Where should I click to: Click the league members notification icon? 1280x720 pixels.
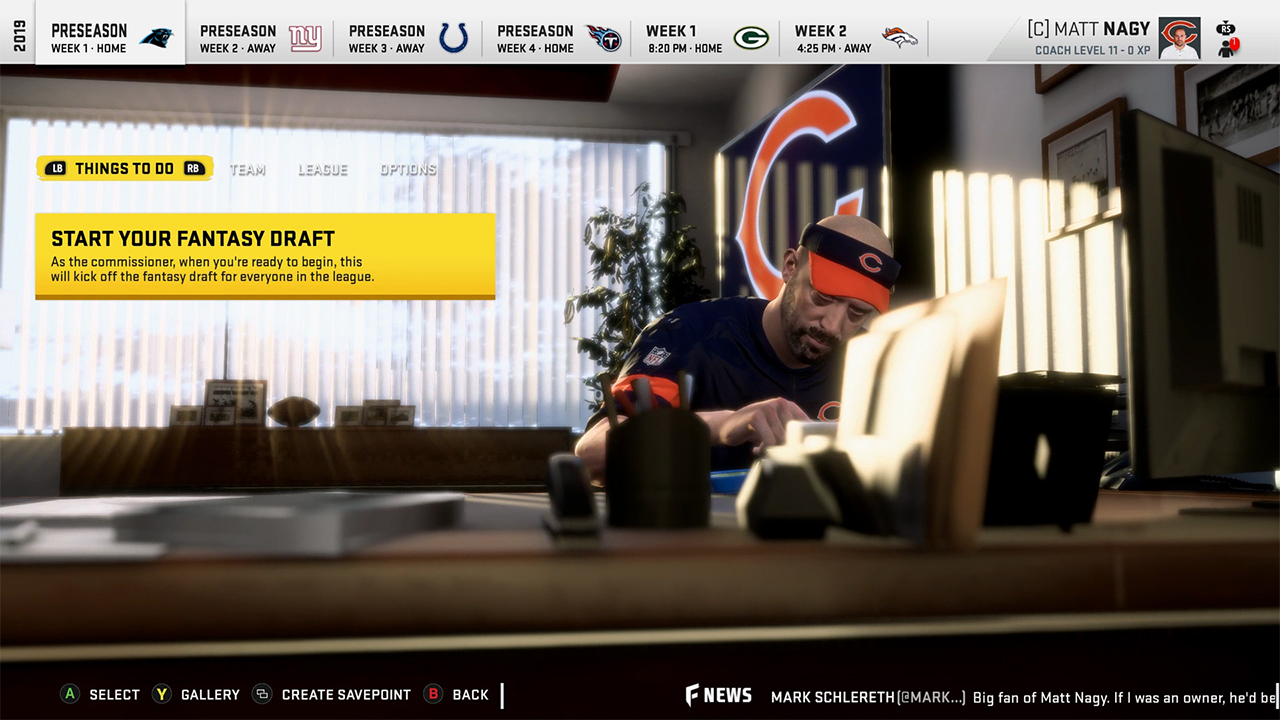(x=1228, y=47)
